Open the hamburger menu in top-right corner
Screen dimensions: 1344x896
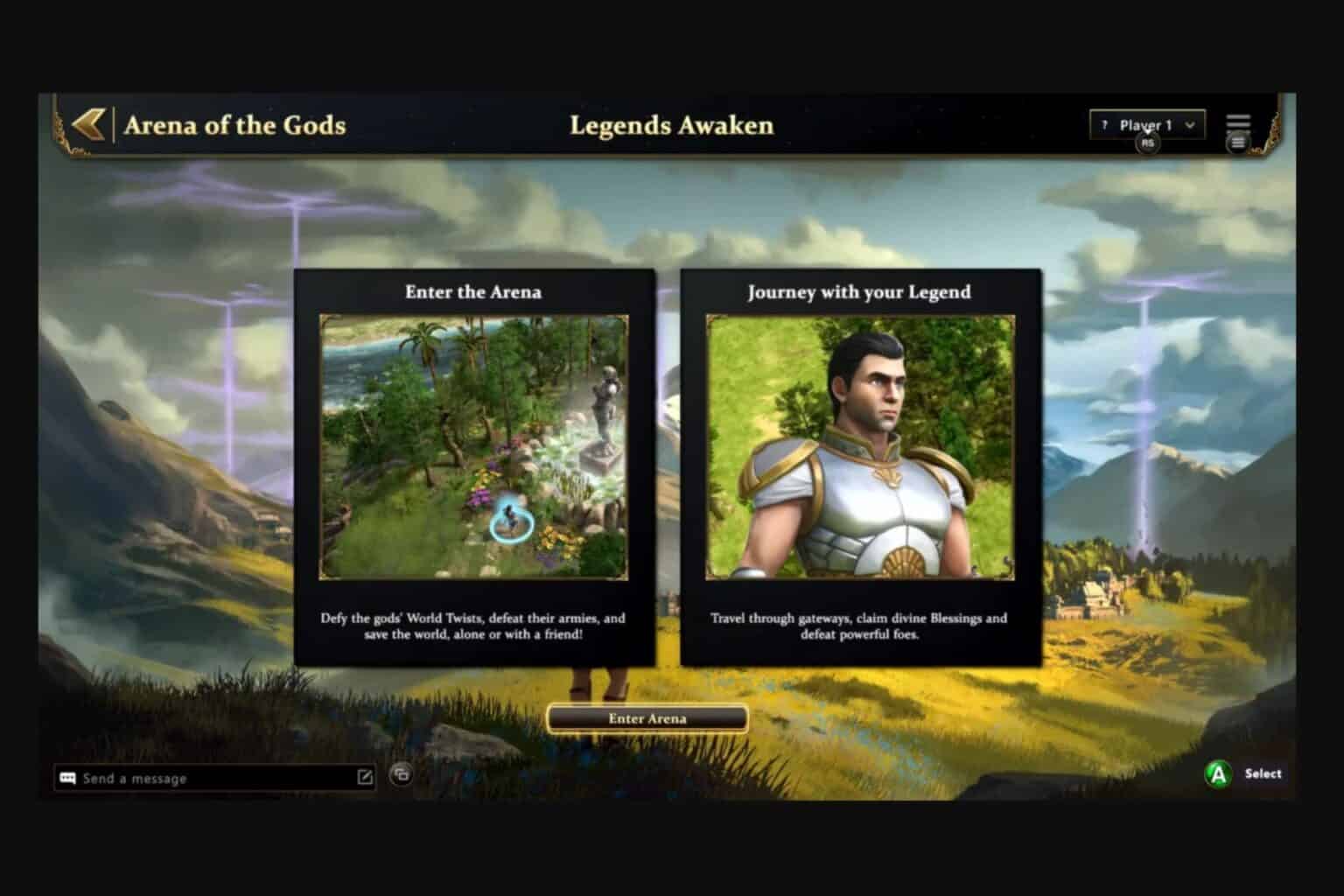click(x=1238, y=121)
